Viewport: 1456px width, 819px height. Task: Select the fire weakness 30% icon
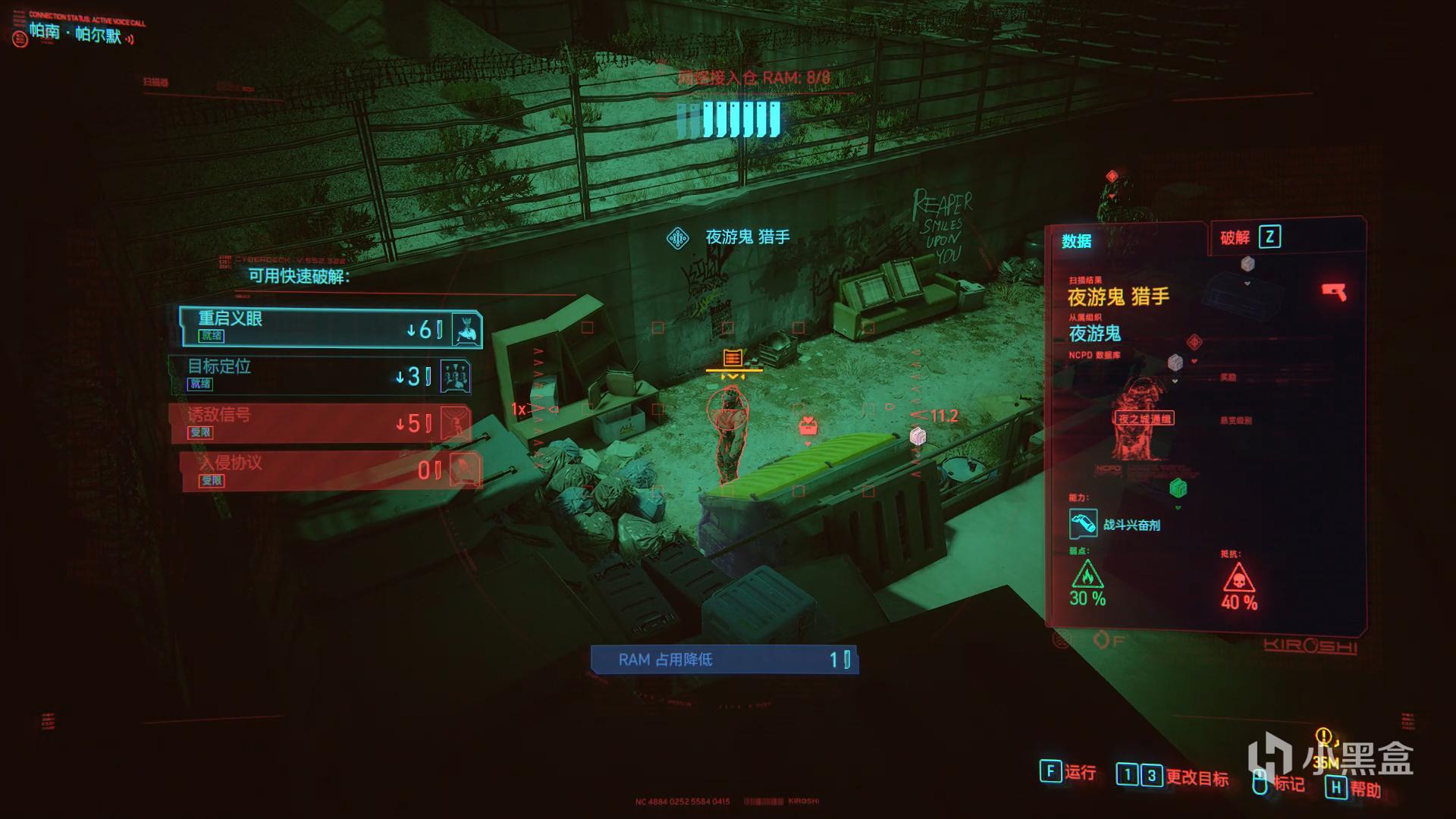pyautogui.click(x=1087, y=576)
